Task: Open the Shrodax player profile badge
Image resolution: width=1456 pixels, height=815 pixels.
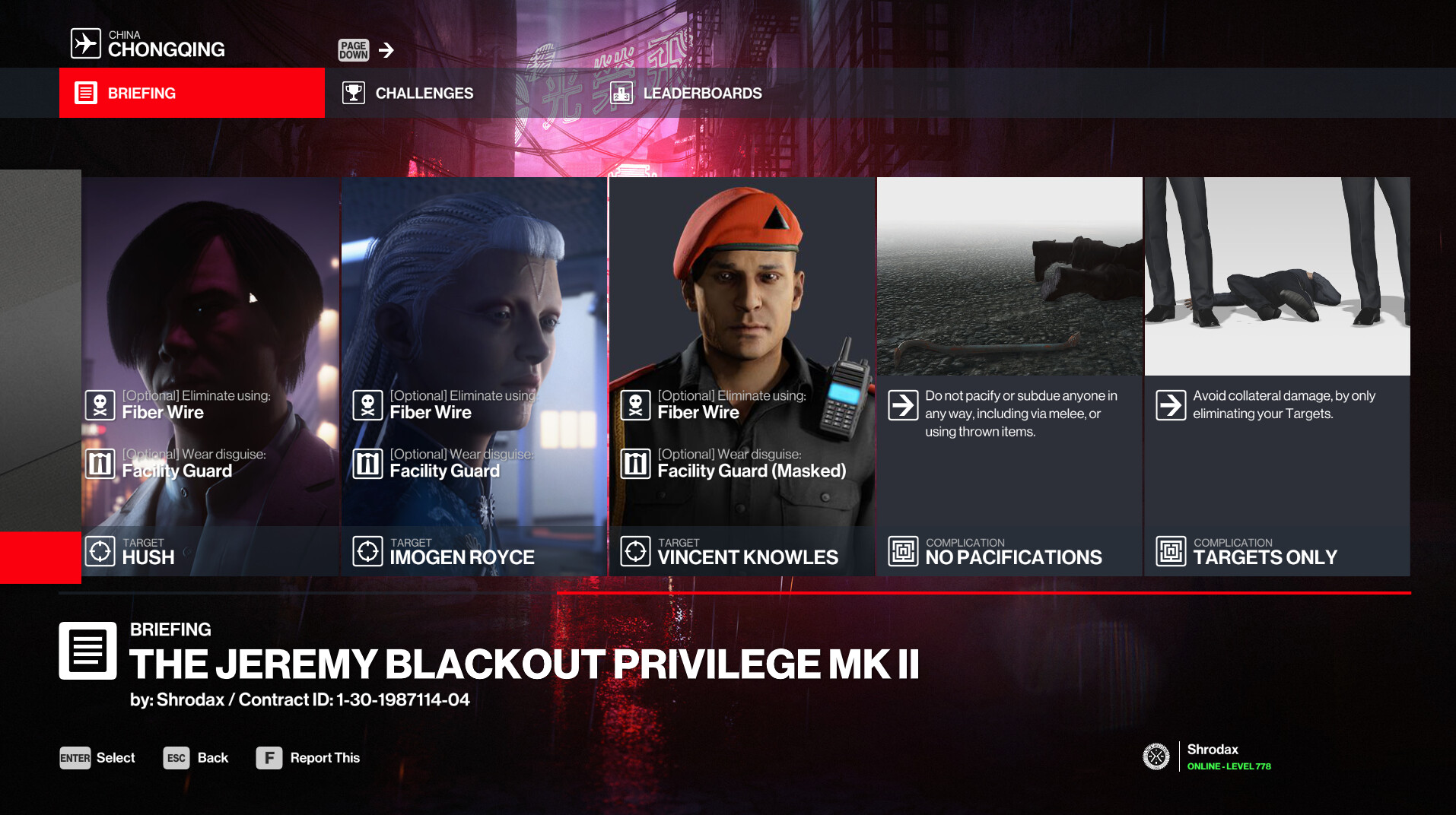Action: (x=1206, y=756)
